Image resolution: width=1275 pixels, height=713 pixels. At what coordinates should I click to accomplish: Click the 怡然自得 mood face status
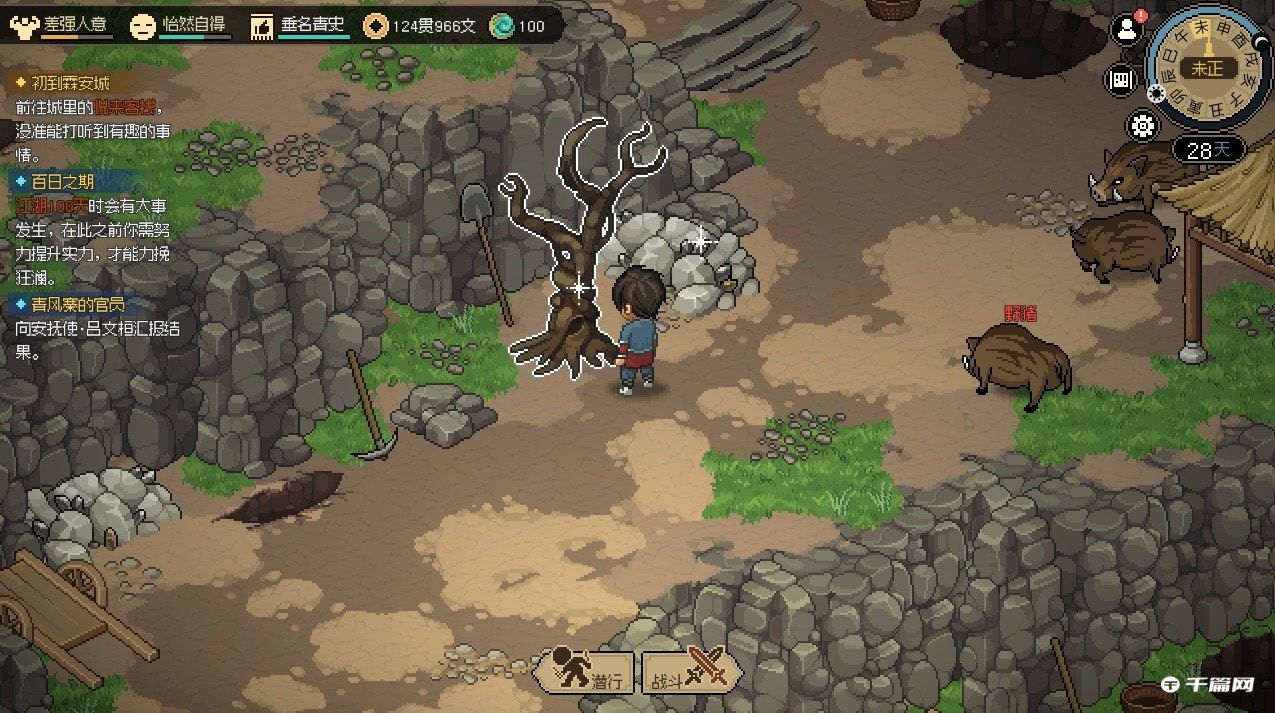tap(180, 25)
